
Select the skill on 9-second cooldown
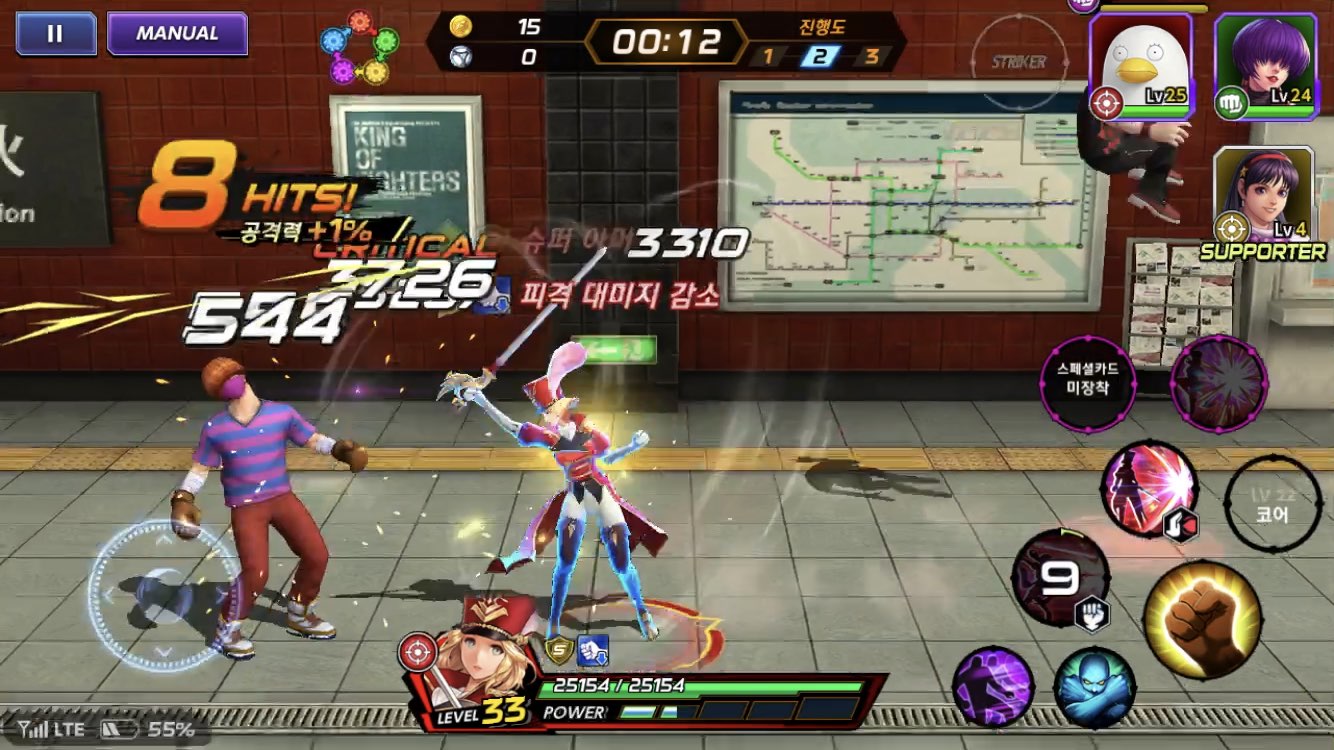1060,578
